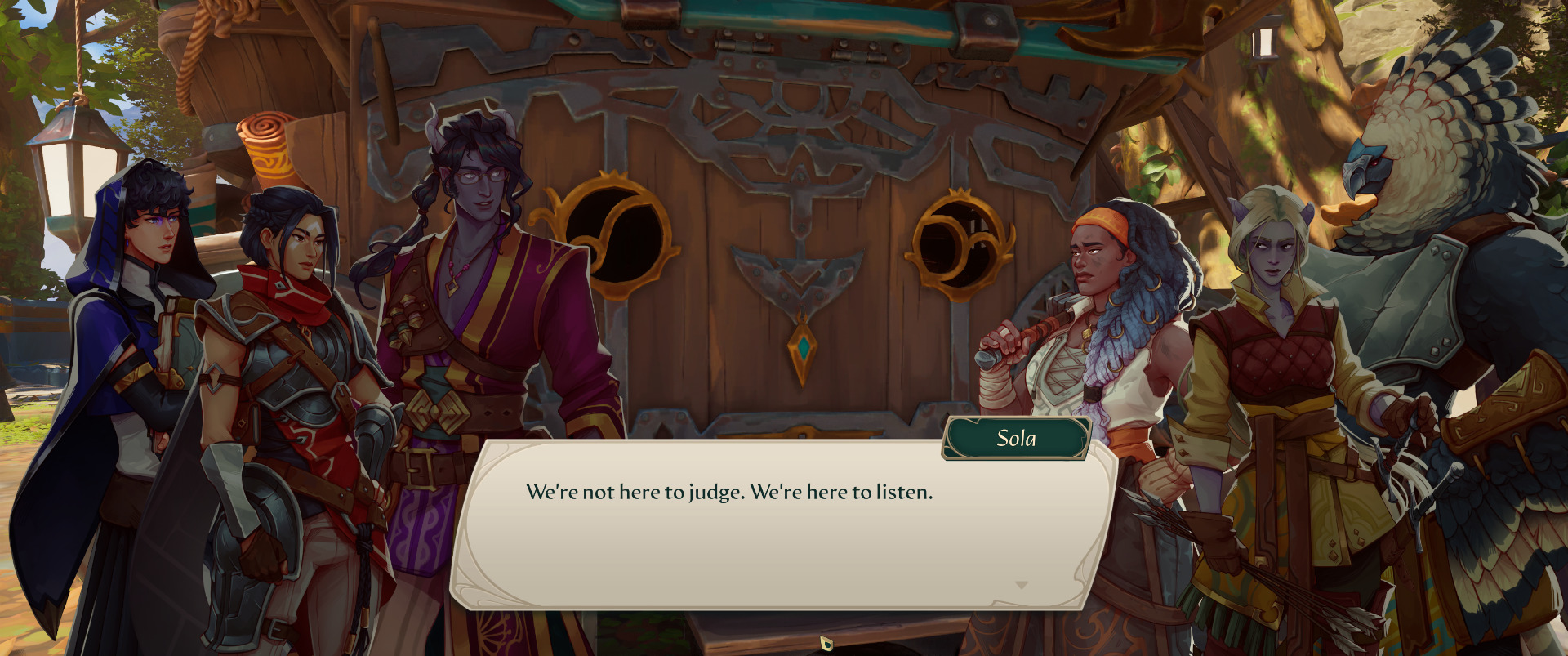The image size is (1568, 656).
Task: Click the small continue arrow in the dialogue box
Action: [1021, 585]
